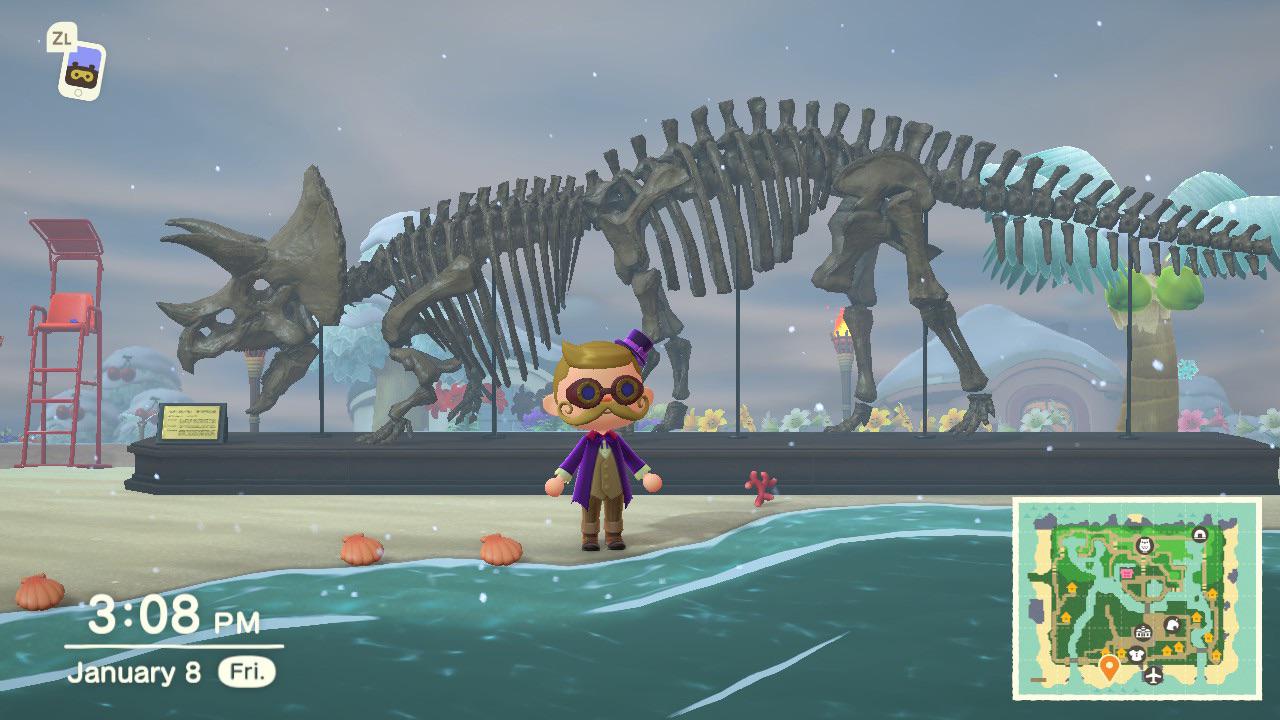
Task: Click the Resident Services building marker
Action: coord(1143,632)
